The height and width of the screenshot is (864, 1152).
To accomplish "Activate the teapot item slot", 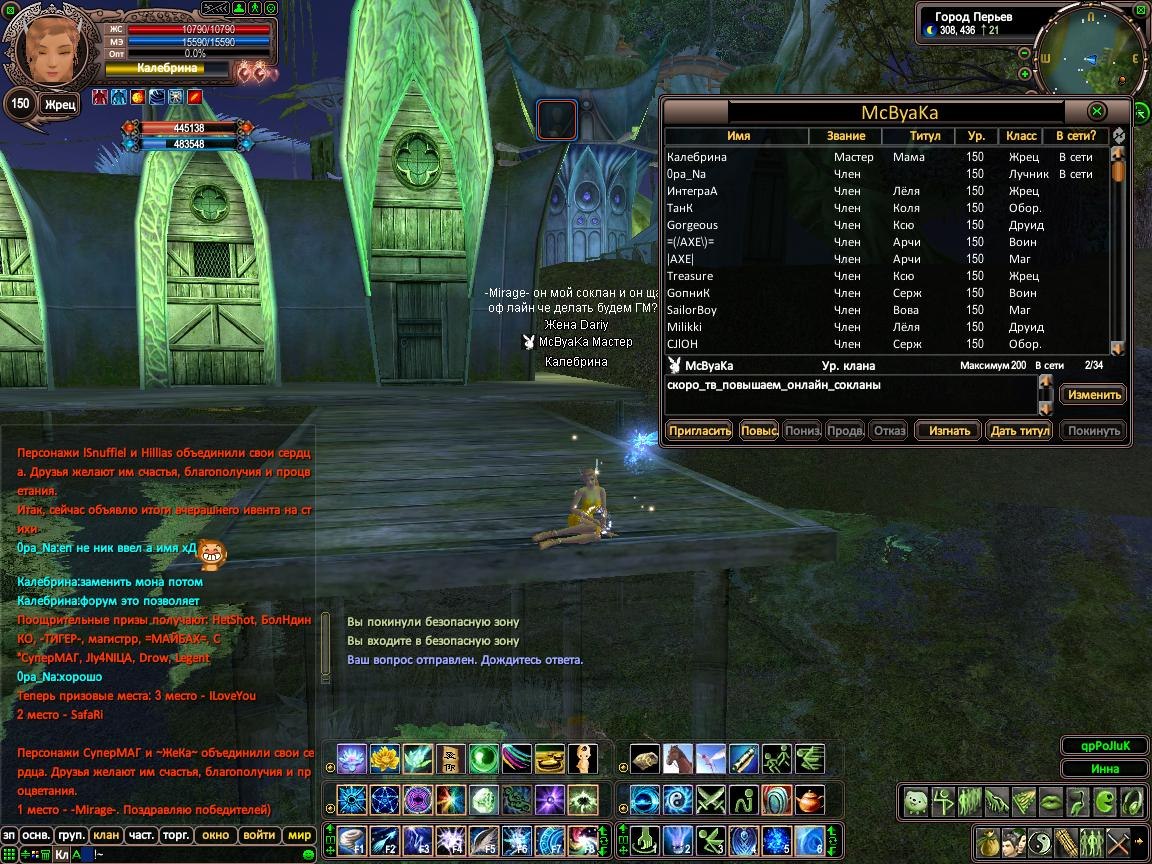I will tap(809, 800).
